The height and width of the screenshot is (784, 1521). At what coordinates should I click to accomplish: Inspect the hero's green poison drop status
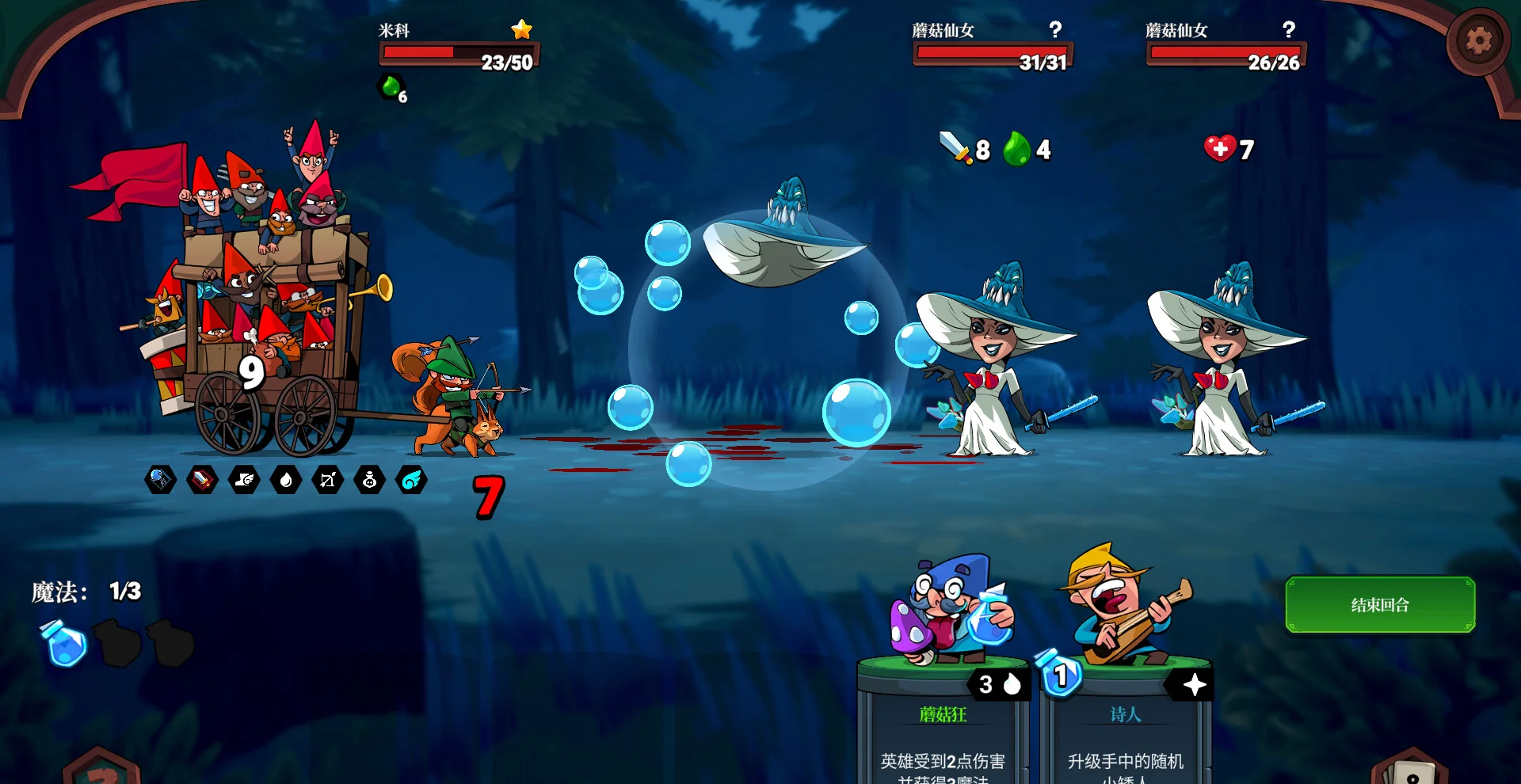[x=391, y=87]
